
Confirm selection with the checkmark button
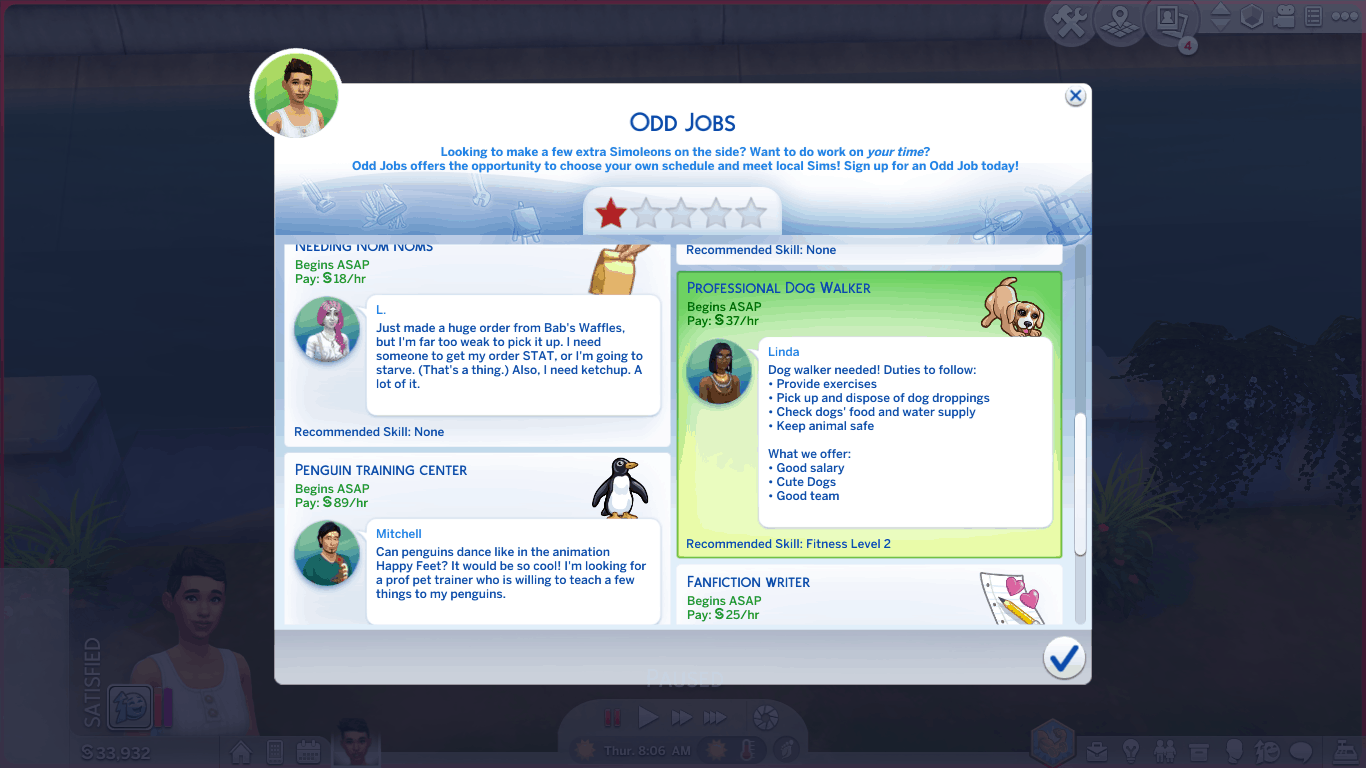(1064, 657)
